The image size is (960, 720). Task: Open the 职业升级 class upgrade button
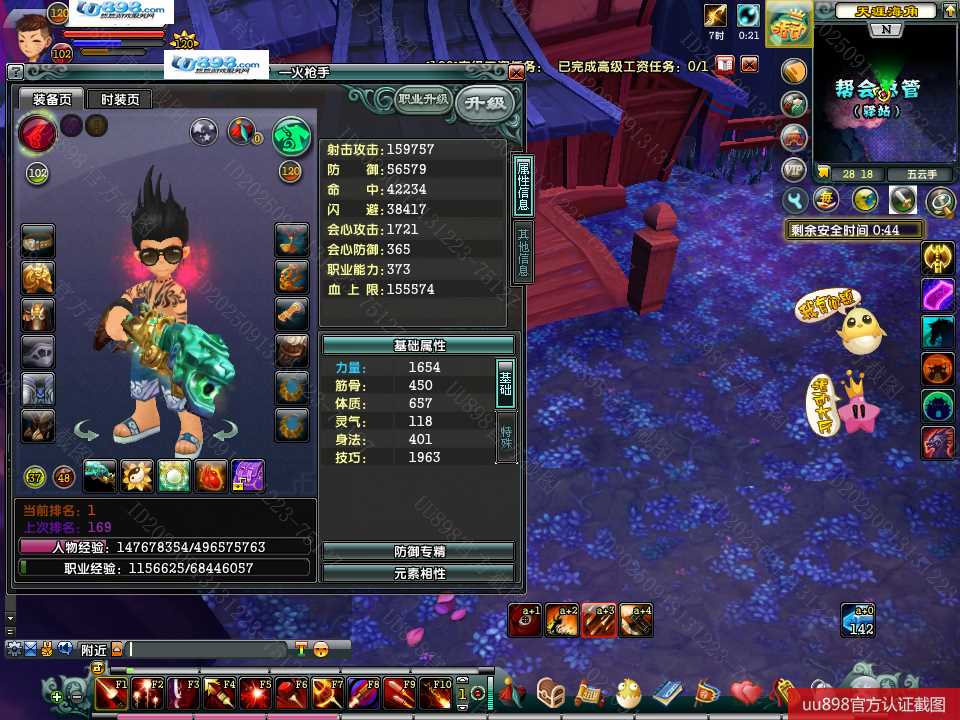(x=422, y=99)
